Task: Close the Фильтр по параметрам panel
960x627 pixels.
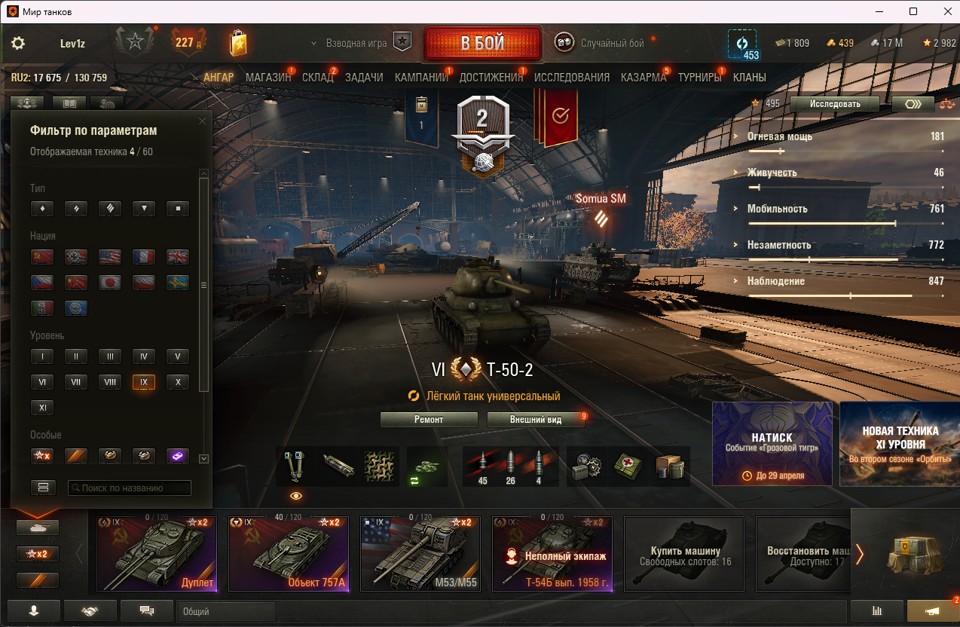Action: tap(202, 121)
